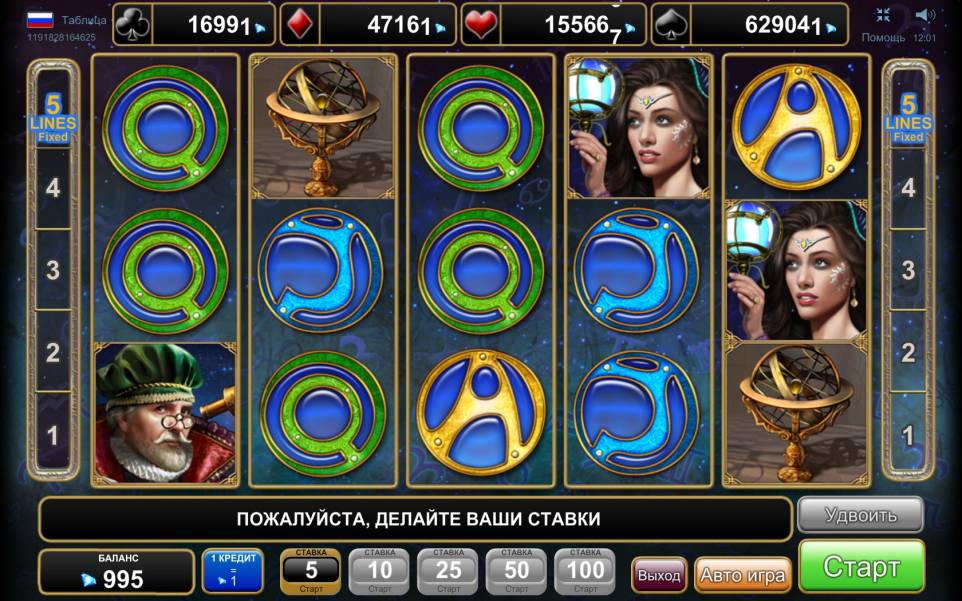The image size is (962, 601).
Task: Open the hearts jackpot panel
Action: [555, 24]
